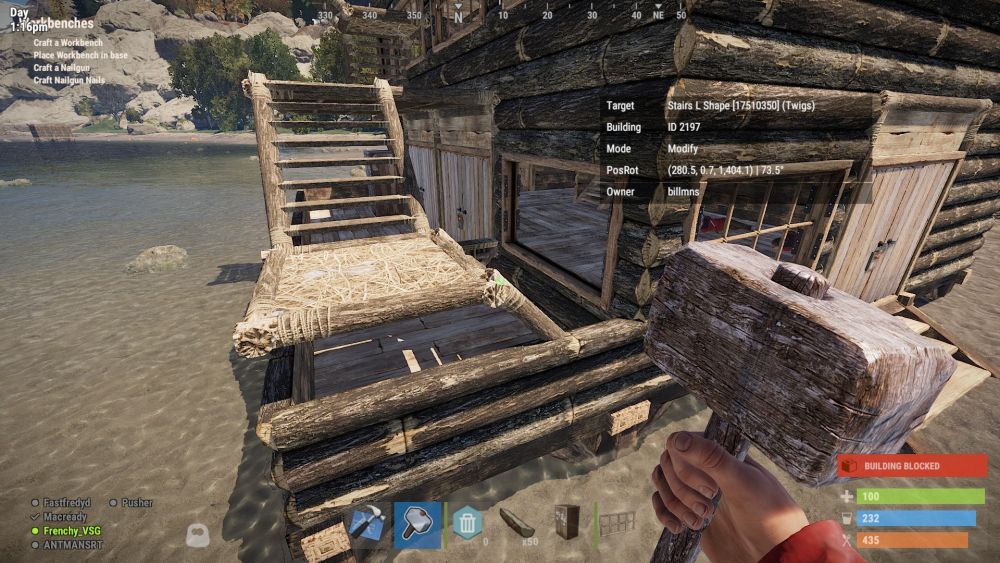Select Frenchy_VSG in the team list
Viewport: 1000px width, 563px height.
[x=71, y=530]
